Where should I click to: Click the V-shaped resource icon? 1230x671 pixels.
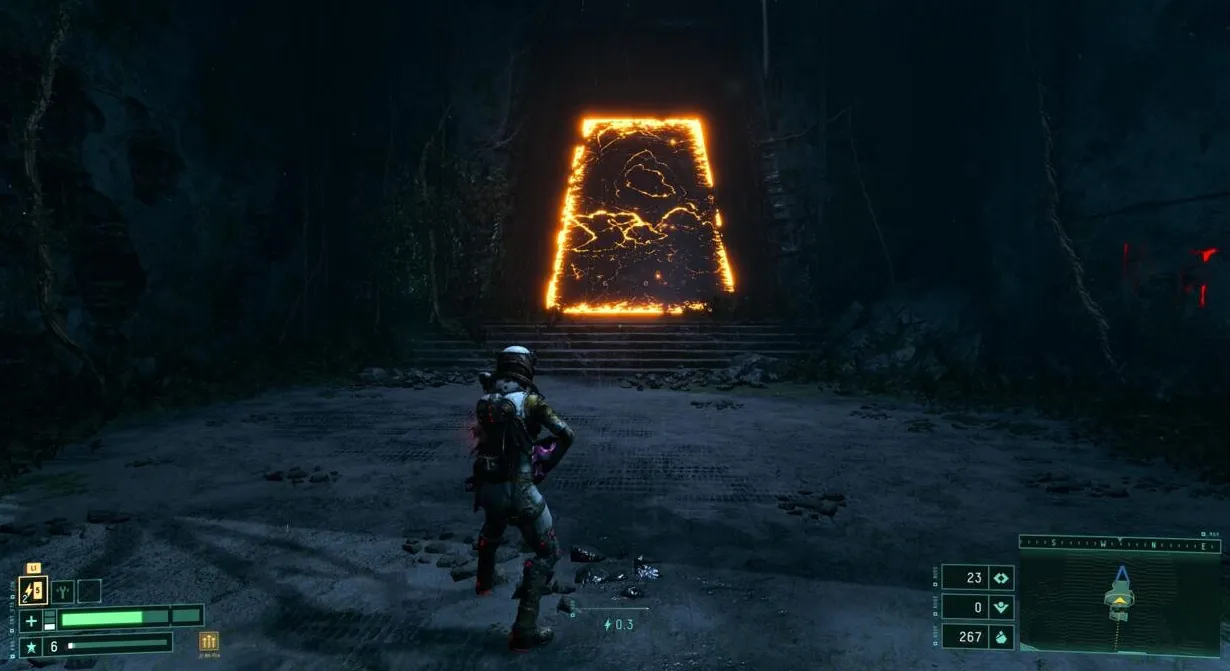click(x=1001, y=607)
